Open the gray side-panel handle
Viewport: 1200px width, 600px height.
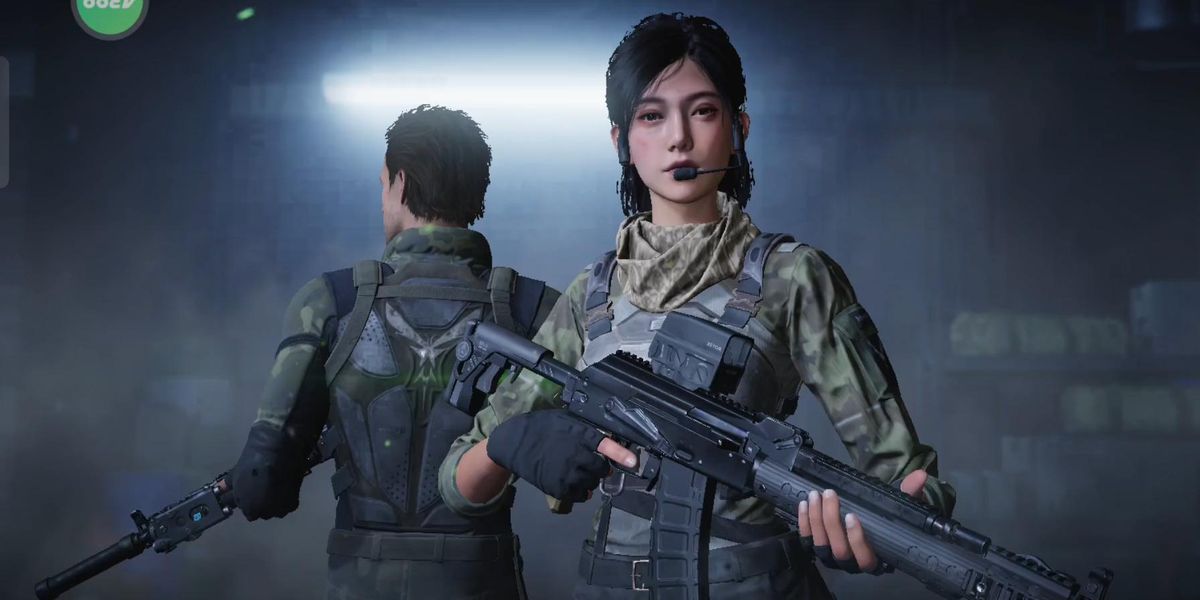(x=4, y=122)
